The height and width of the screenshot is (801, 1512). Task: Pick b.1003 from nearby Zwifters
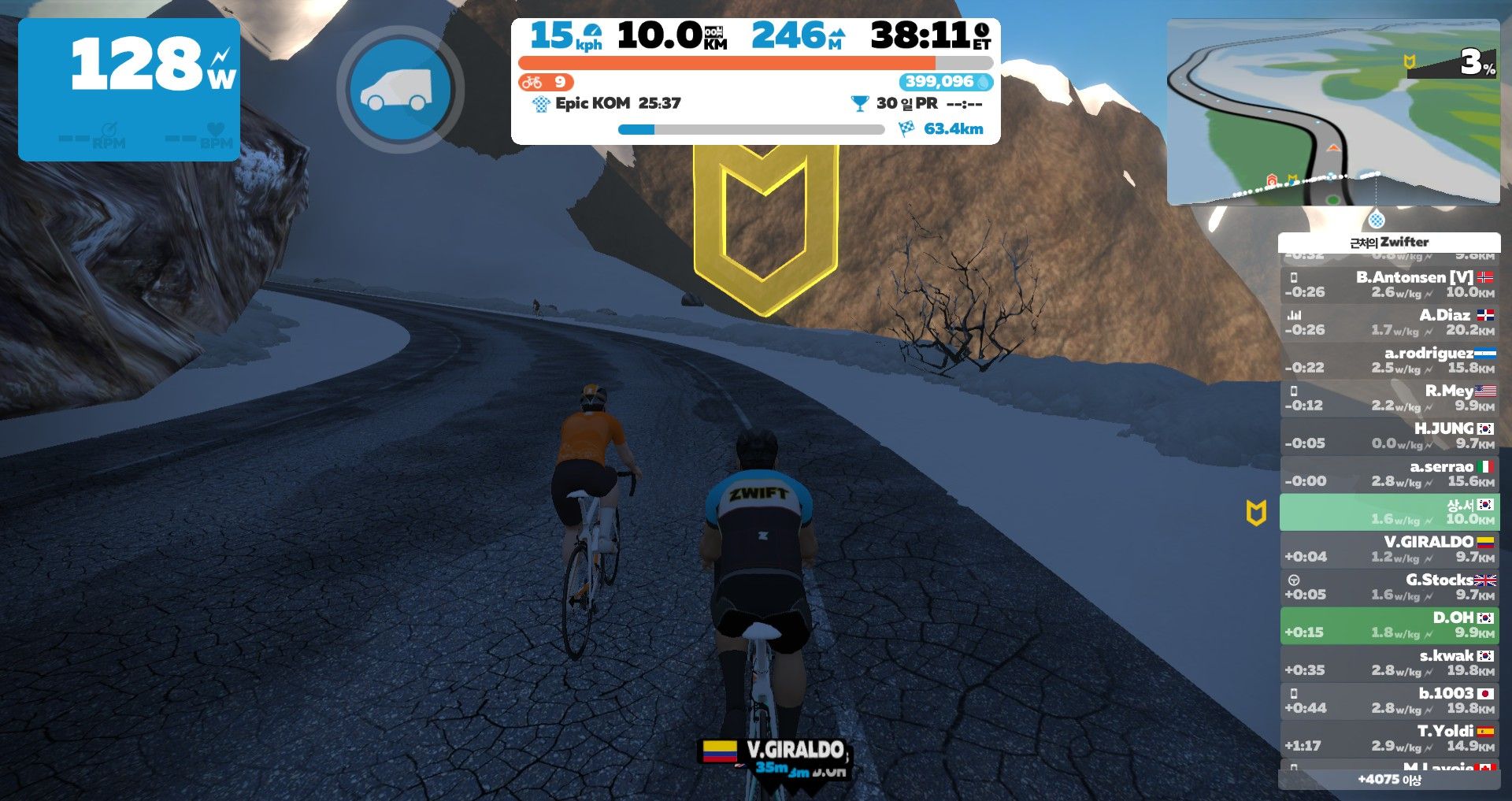pyautogui.click(x=1389, y=700)
